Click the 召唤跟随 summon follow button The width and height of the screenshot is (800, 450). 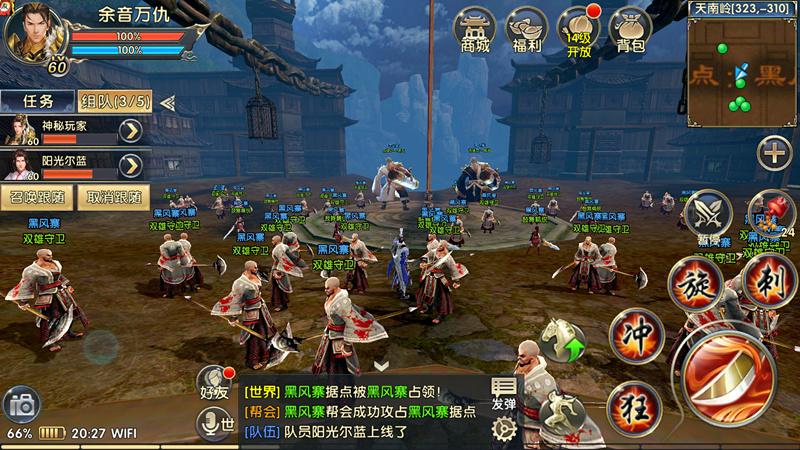coord(36,198)
